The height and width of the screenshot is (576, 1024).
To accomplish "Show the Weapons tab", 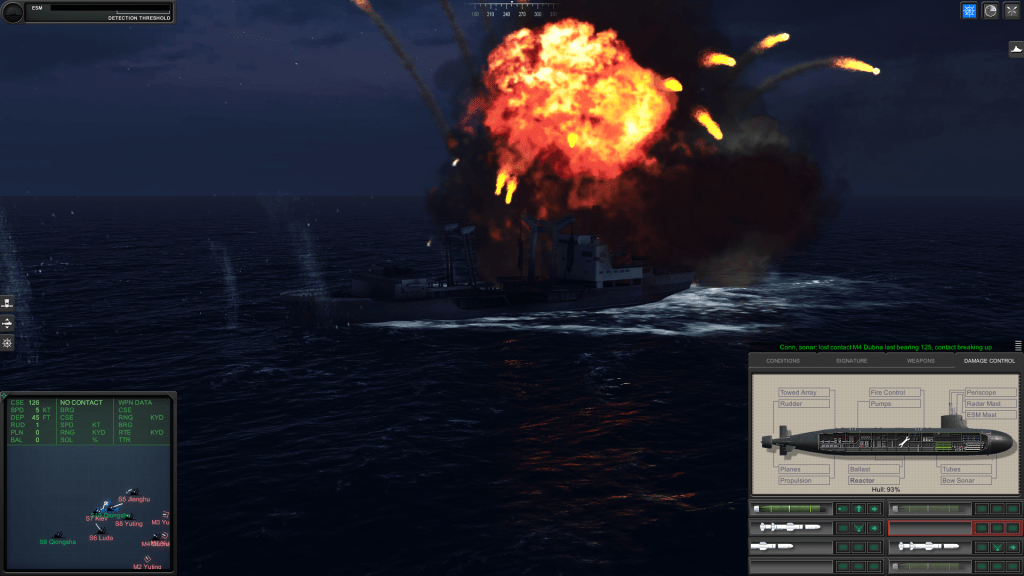I will [x=920, y=360].
